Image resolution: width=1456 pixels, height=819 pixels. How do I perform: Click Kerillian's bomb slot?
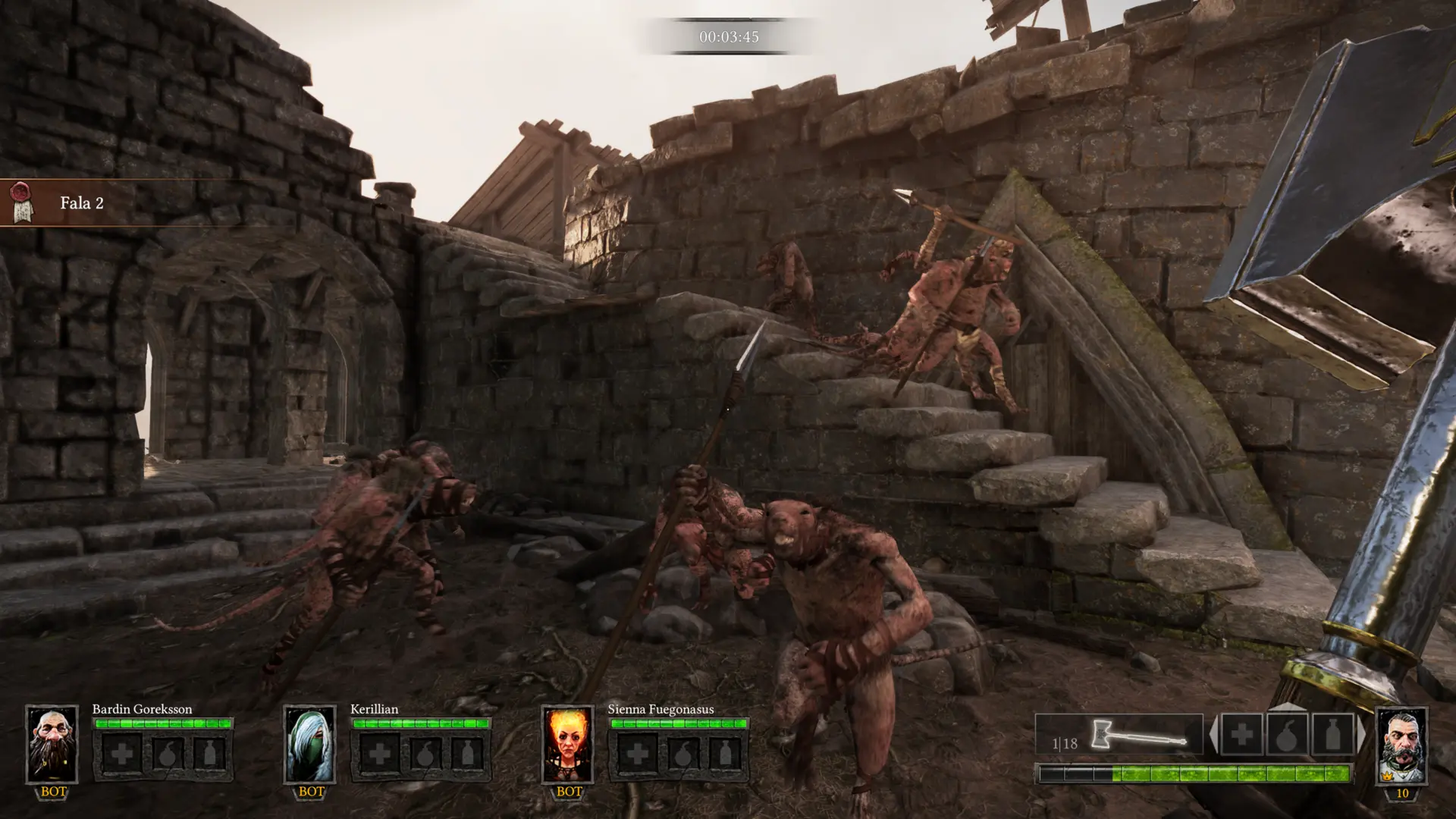pyautogui.click(x=425, y=754)
